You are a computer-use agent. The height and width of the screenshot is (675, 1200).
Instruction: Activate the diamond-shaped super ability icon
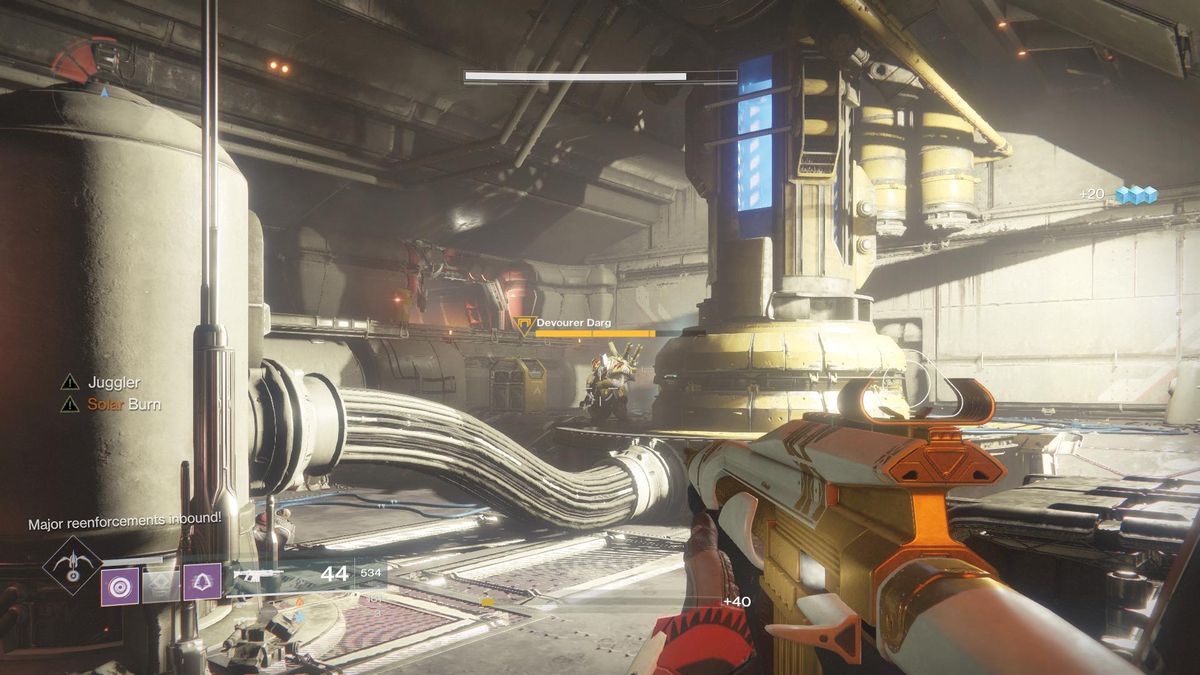click(x=72, y=566)
